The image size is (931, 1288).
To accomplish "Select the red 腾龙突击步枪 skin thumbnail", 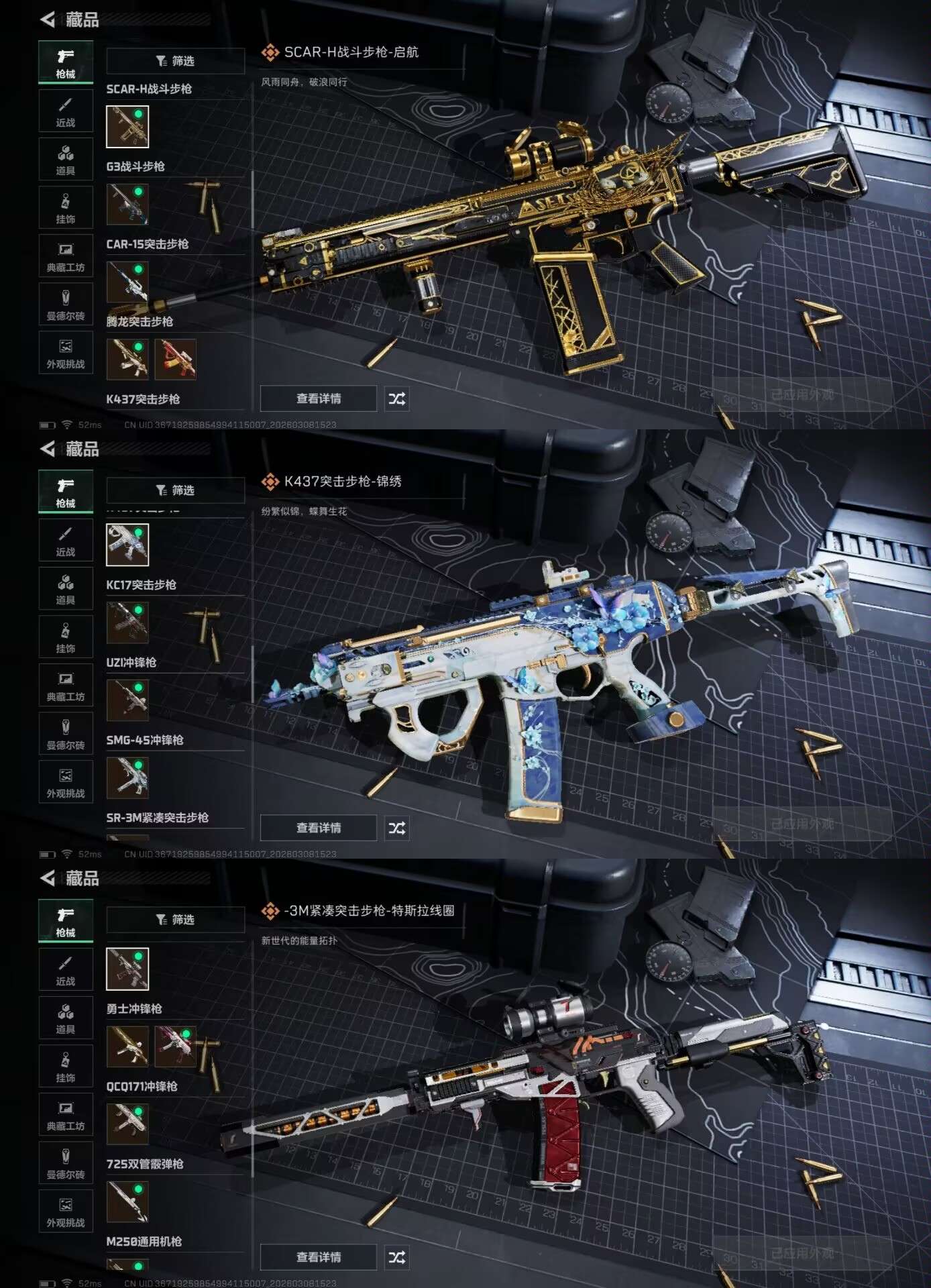I will pos(176,359).
